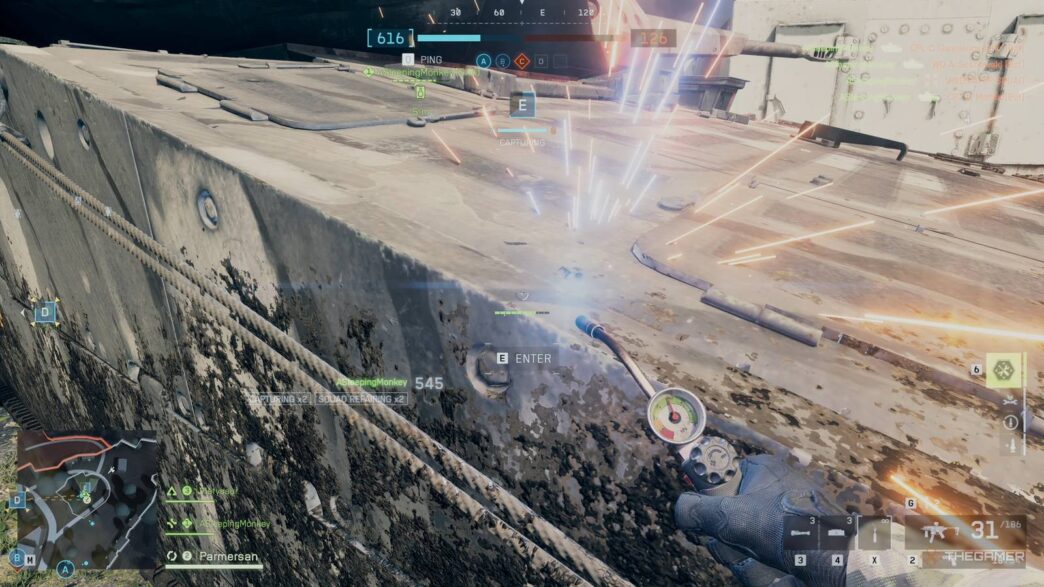This screenshot has height=587, width=1044.
Task: Click the red objective C diamond
Action: click(x=521, y=61)
